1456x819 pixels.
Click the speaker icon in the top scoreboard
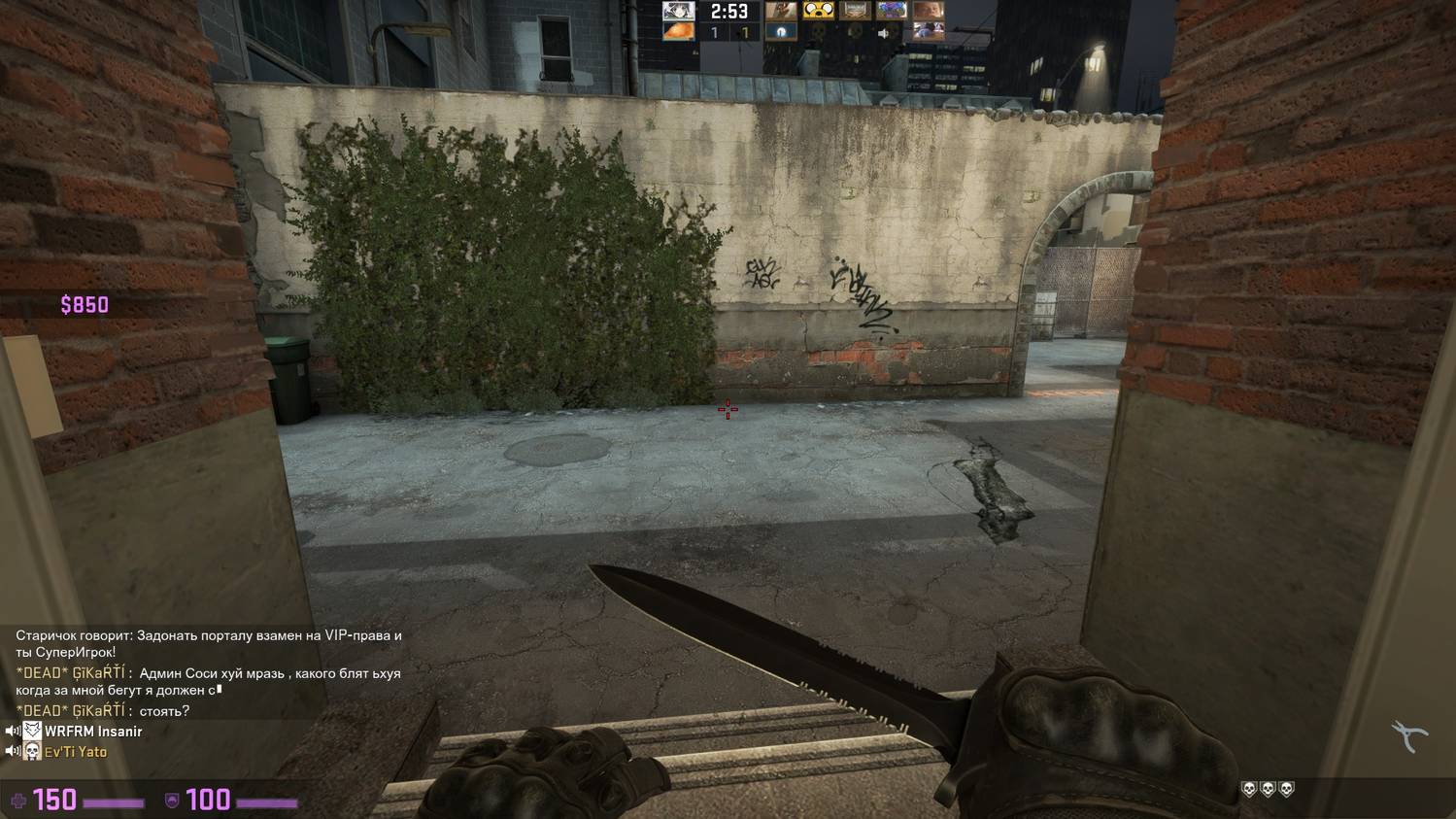pos(884,33)
